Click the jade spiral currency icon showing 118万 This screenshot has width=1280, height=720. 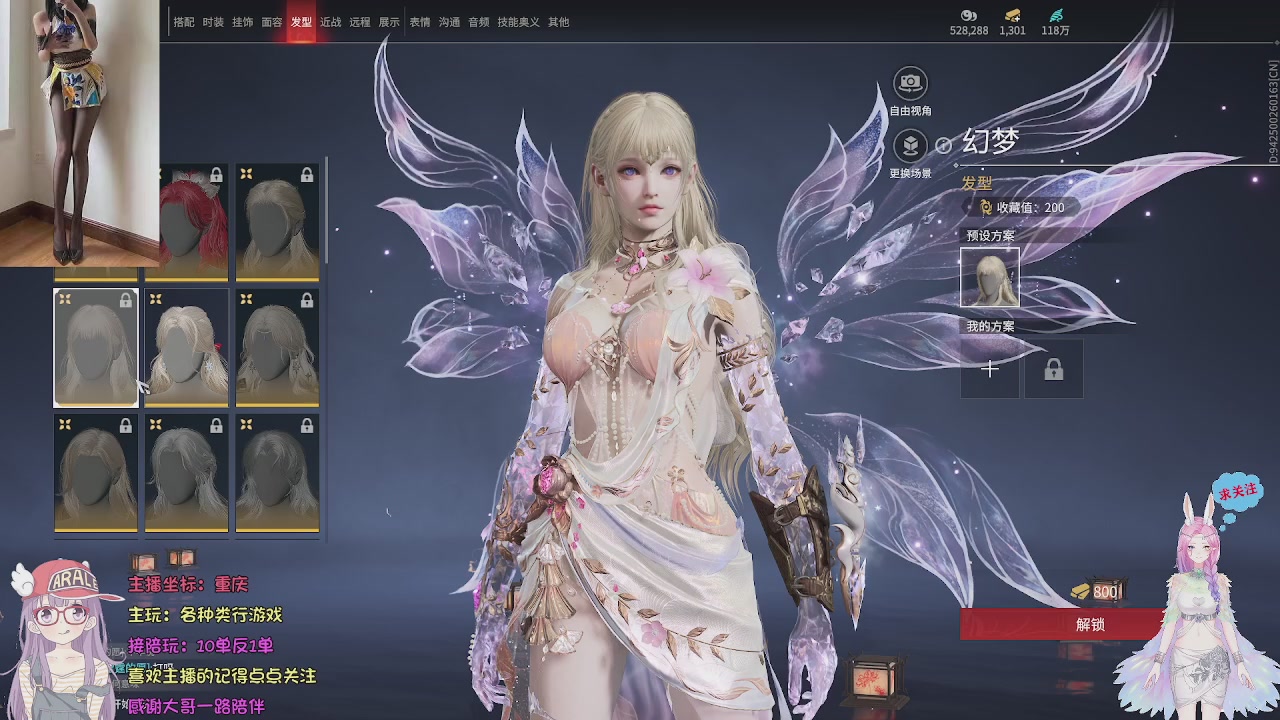pos(1055,18)
